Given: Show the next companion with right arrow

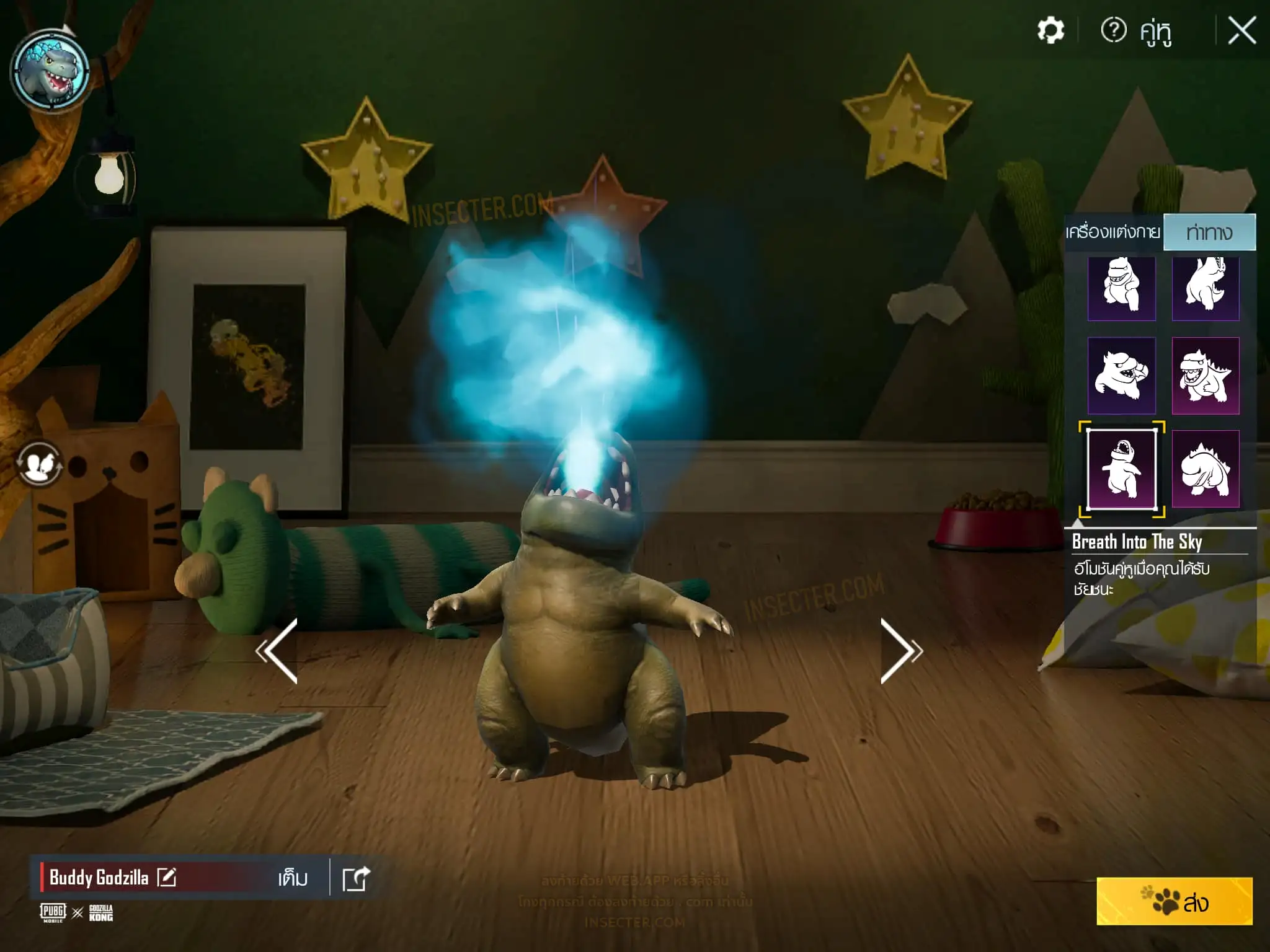Looking at the screenshot, I should tap(900, 650).
